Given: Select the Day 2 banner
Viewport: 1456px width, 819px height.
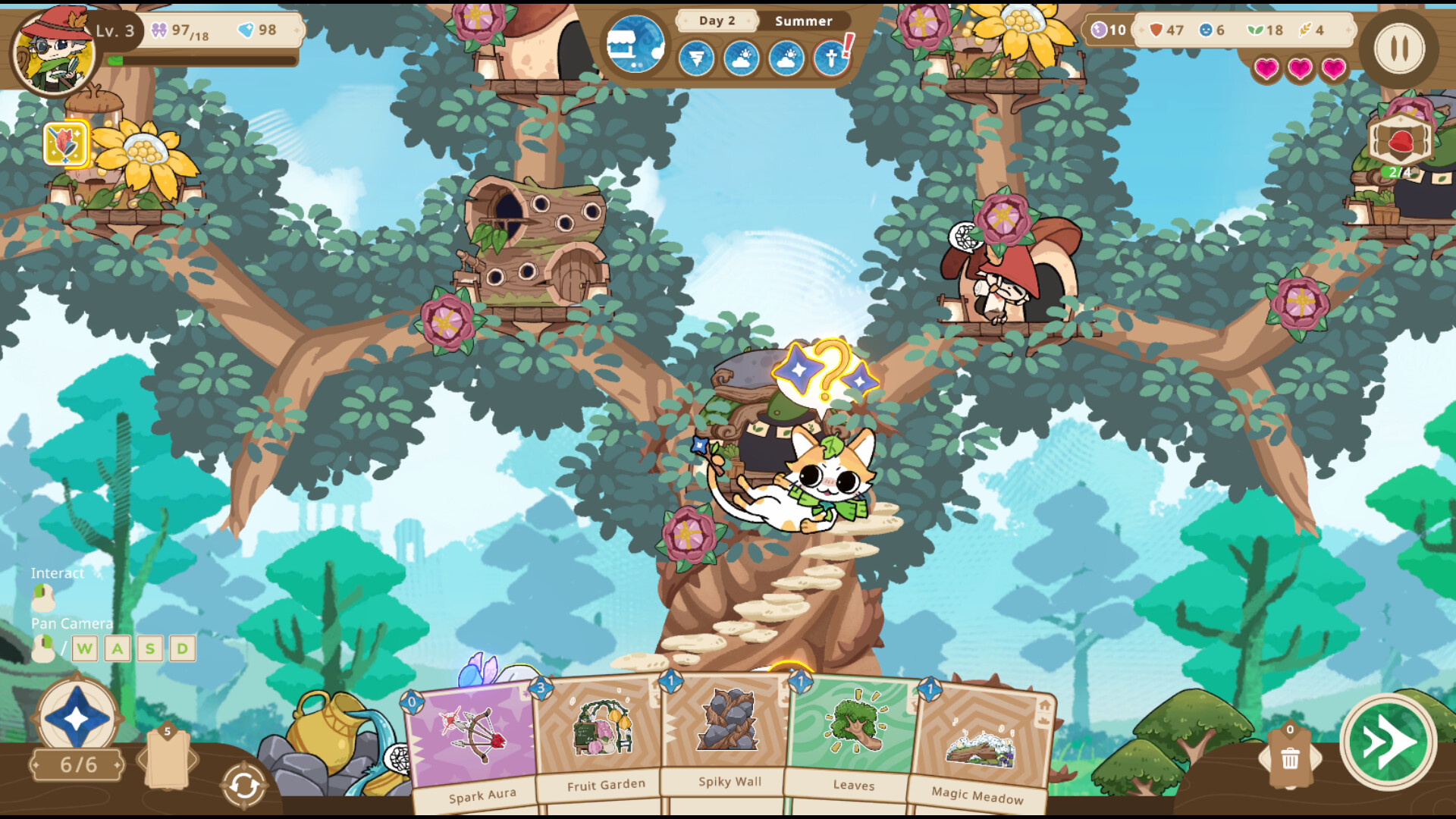Looking at the screenshot, I should coord(716,20).
